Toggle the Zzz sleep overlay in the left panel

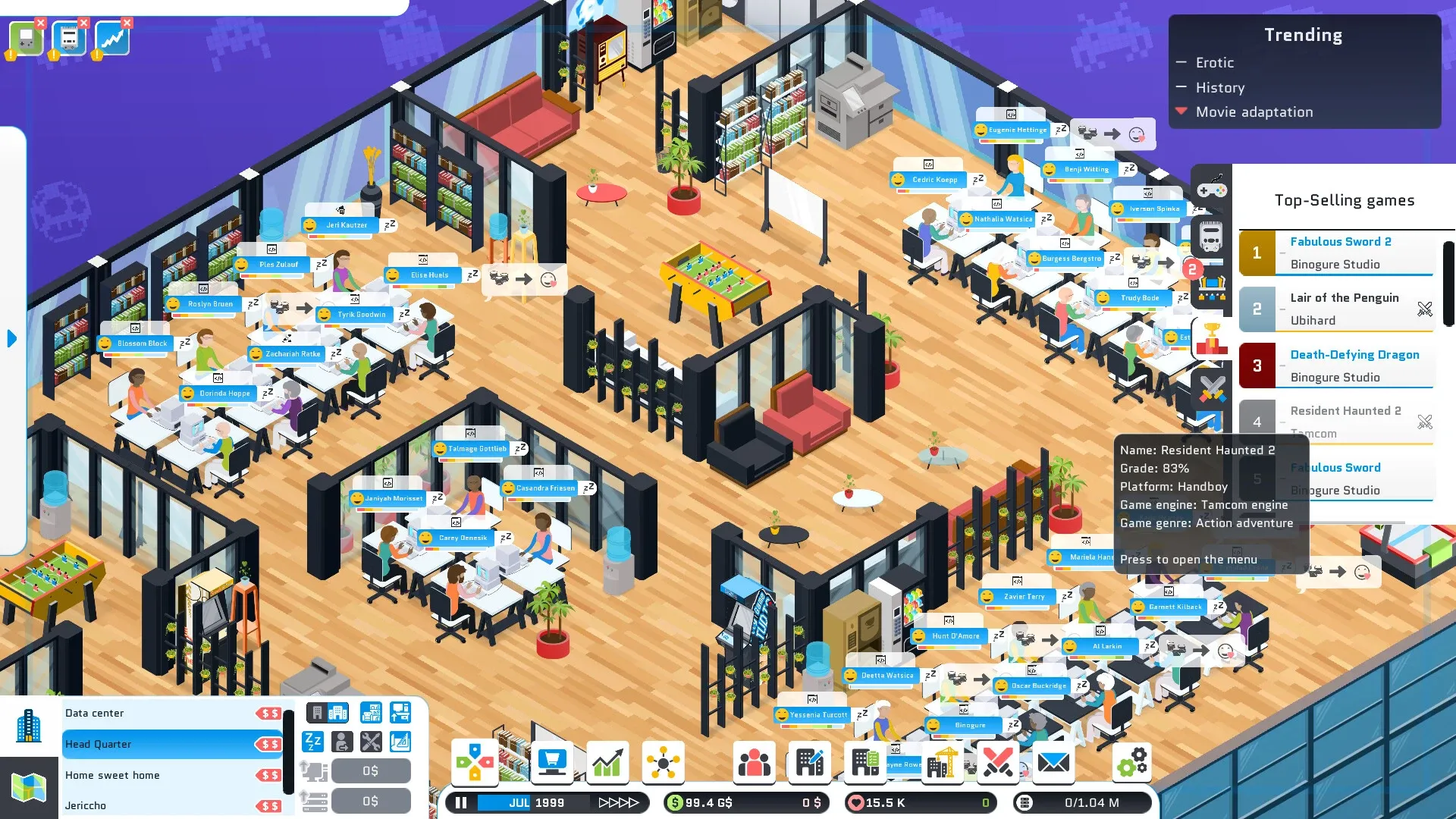click(x=313, y=741)
